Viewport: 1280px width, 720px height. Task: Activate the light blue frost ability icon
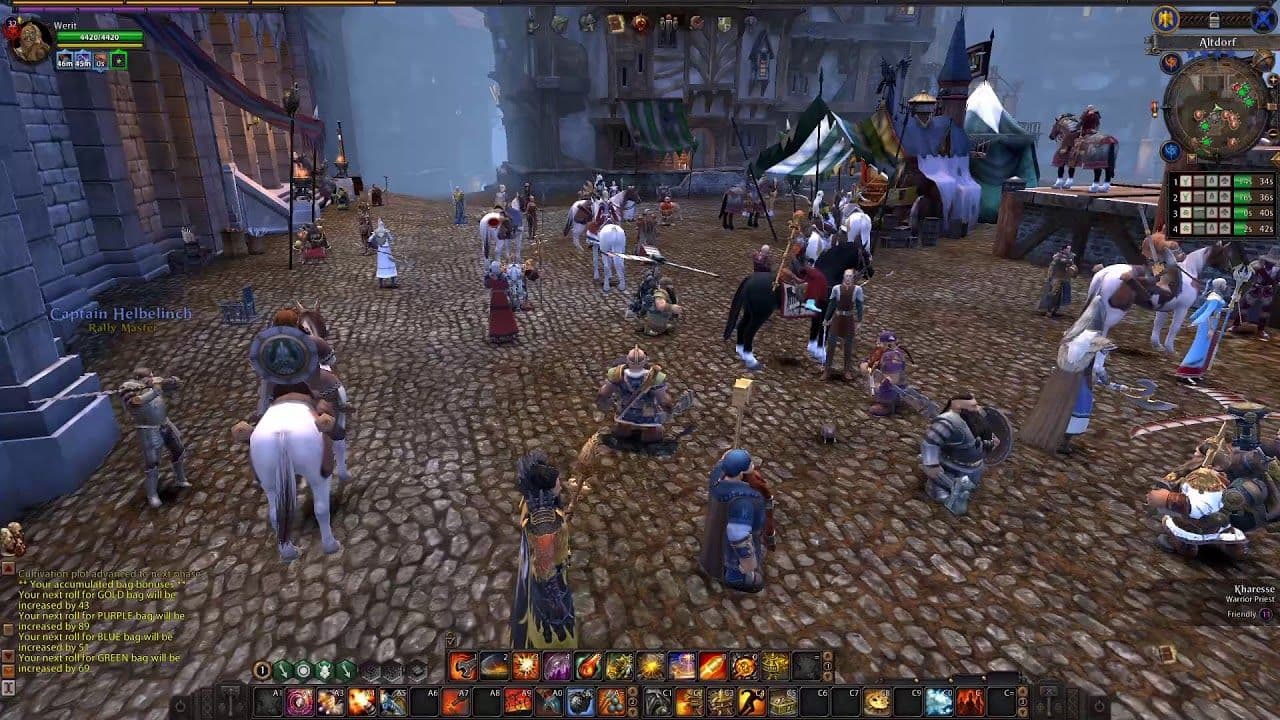938,702
